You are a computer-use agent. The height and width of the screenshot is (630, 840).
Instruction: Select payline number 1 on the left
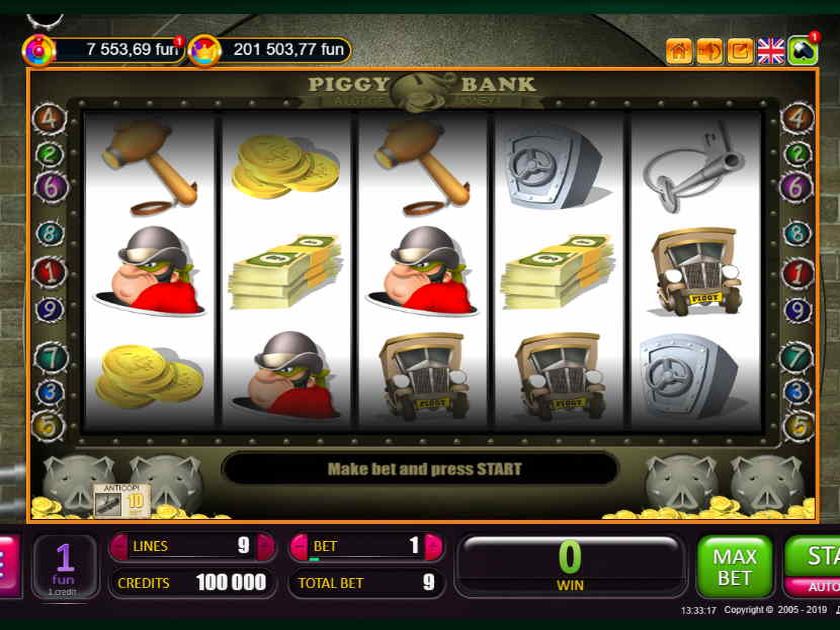tap(50, 271)
